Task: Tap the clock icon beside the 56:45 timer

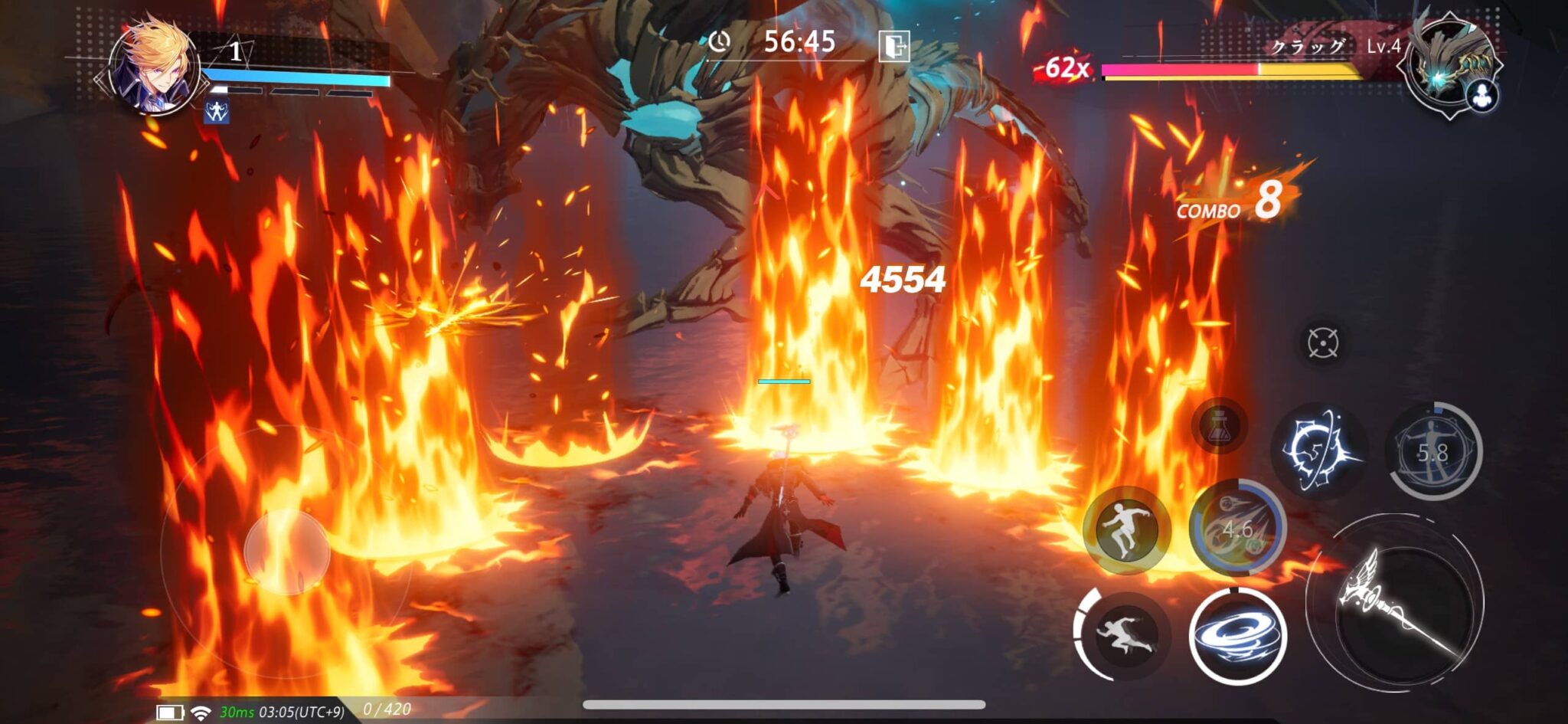Action: (718, 42)
